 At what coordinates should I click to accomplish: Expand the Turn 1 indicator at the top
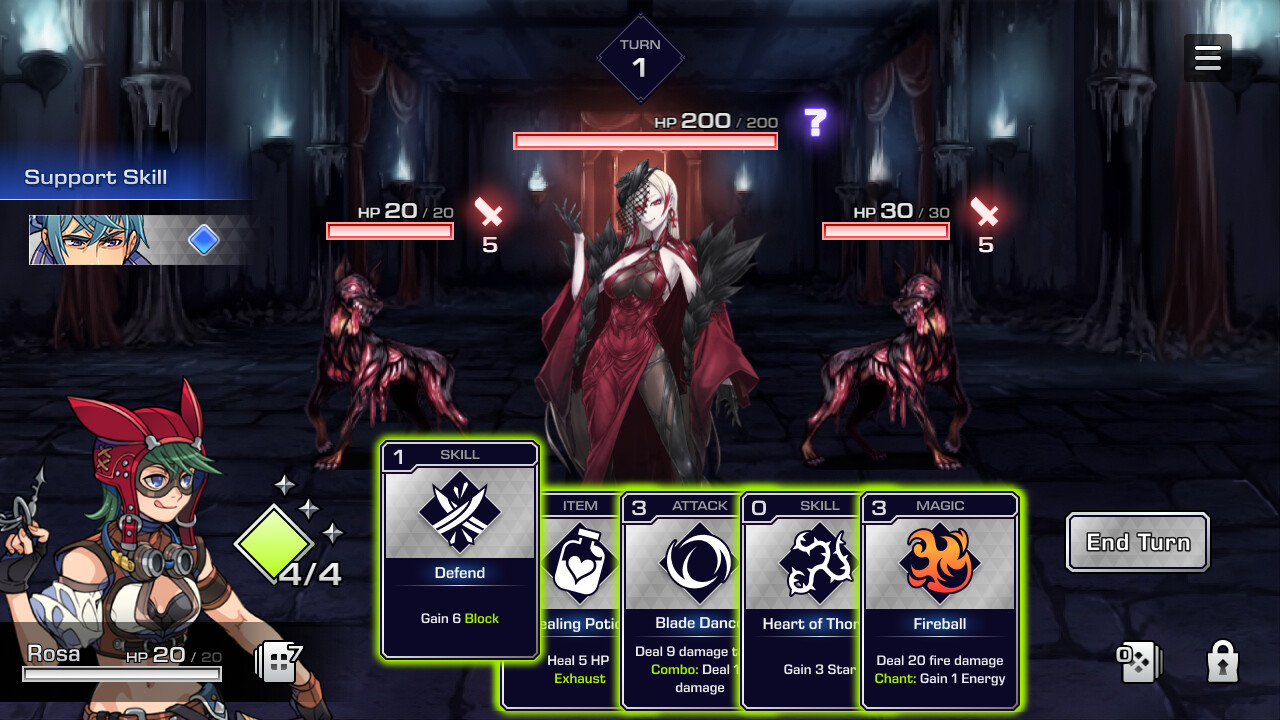point(641,57)
